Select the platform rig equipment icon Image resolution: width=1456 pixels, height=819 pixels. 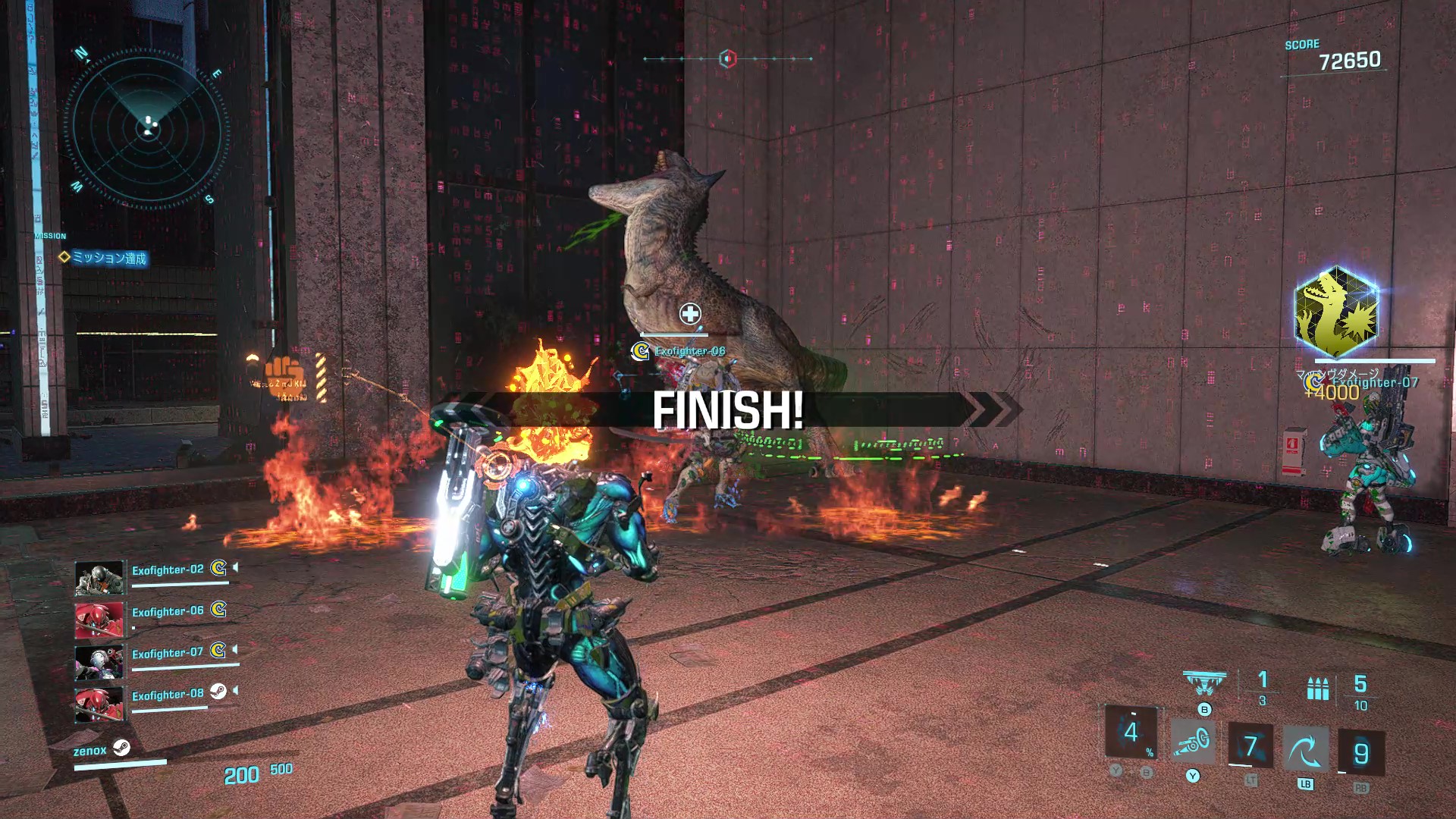pos(1203,682)
